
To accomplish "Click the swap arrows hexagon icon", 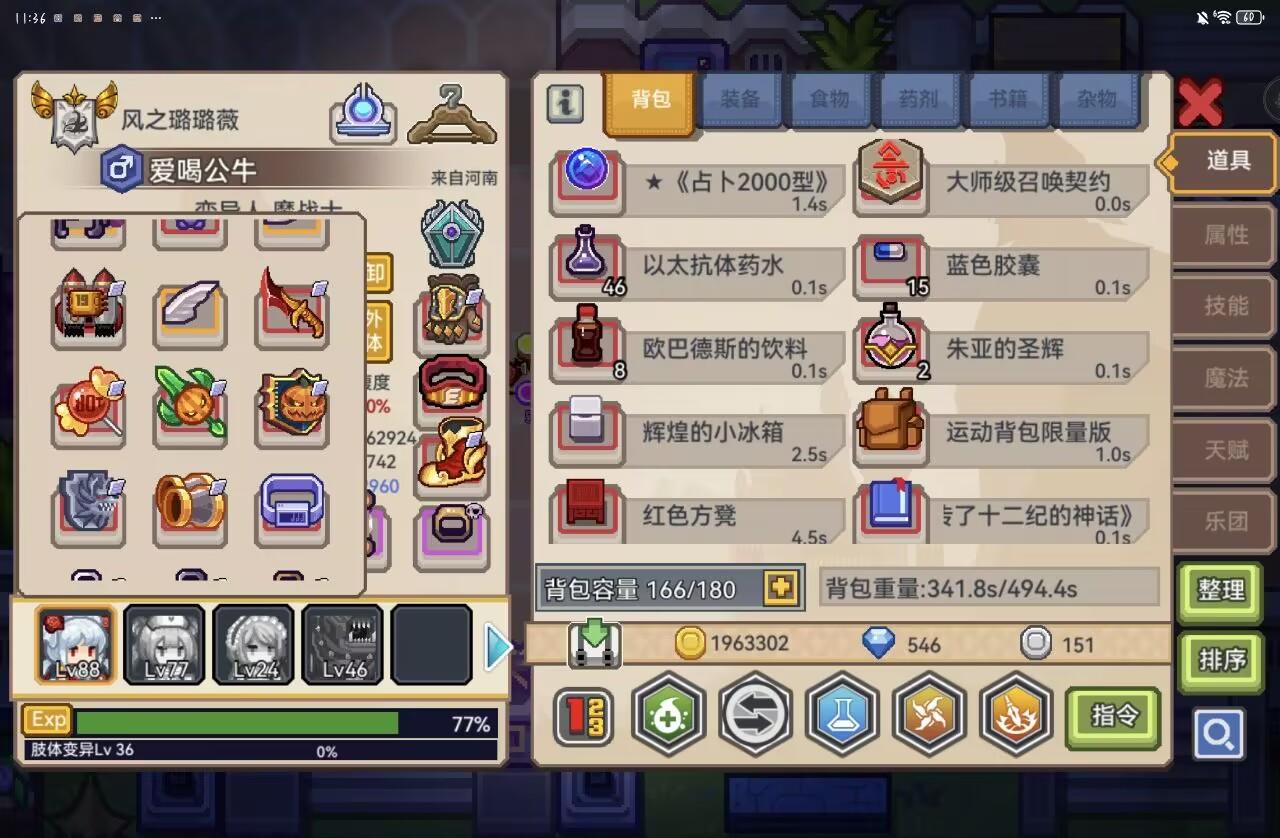I will pos(756,718).
